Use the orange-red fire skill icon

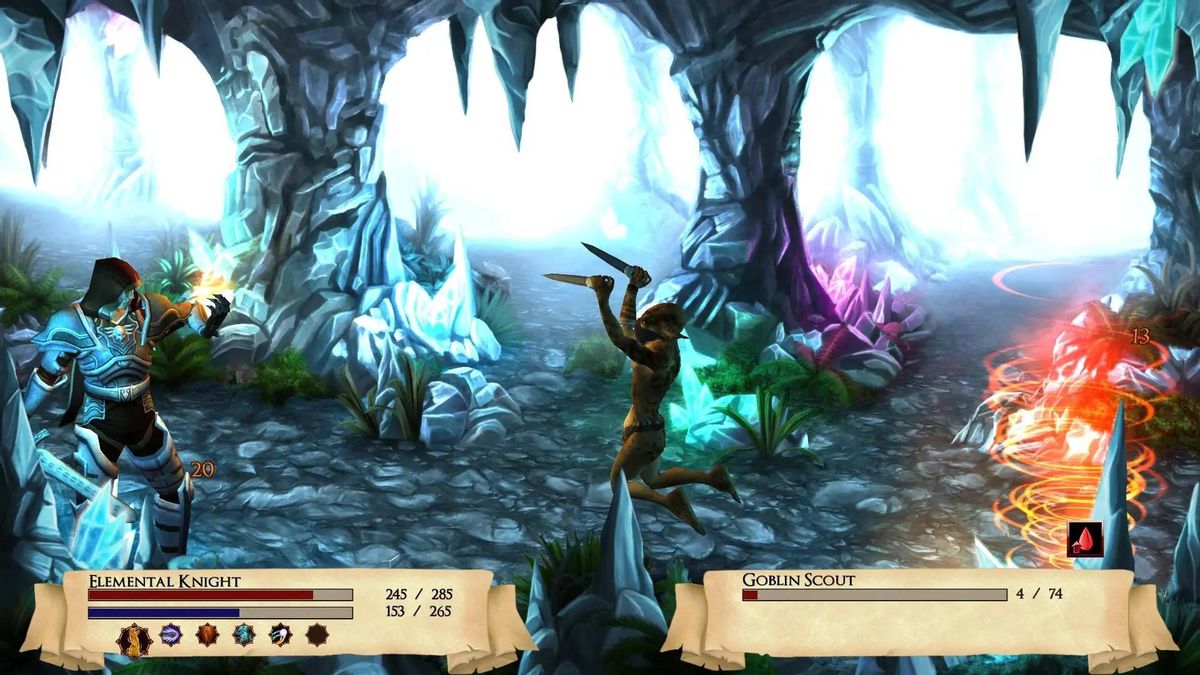pos(207,634)
